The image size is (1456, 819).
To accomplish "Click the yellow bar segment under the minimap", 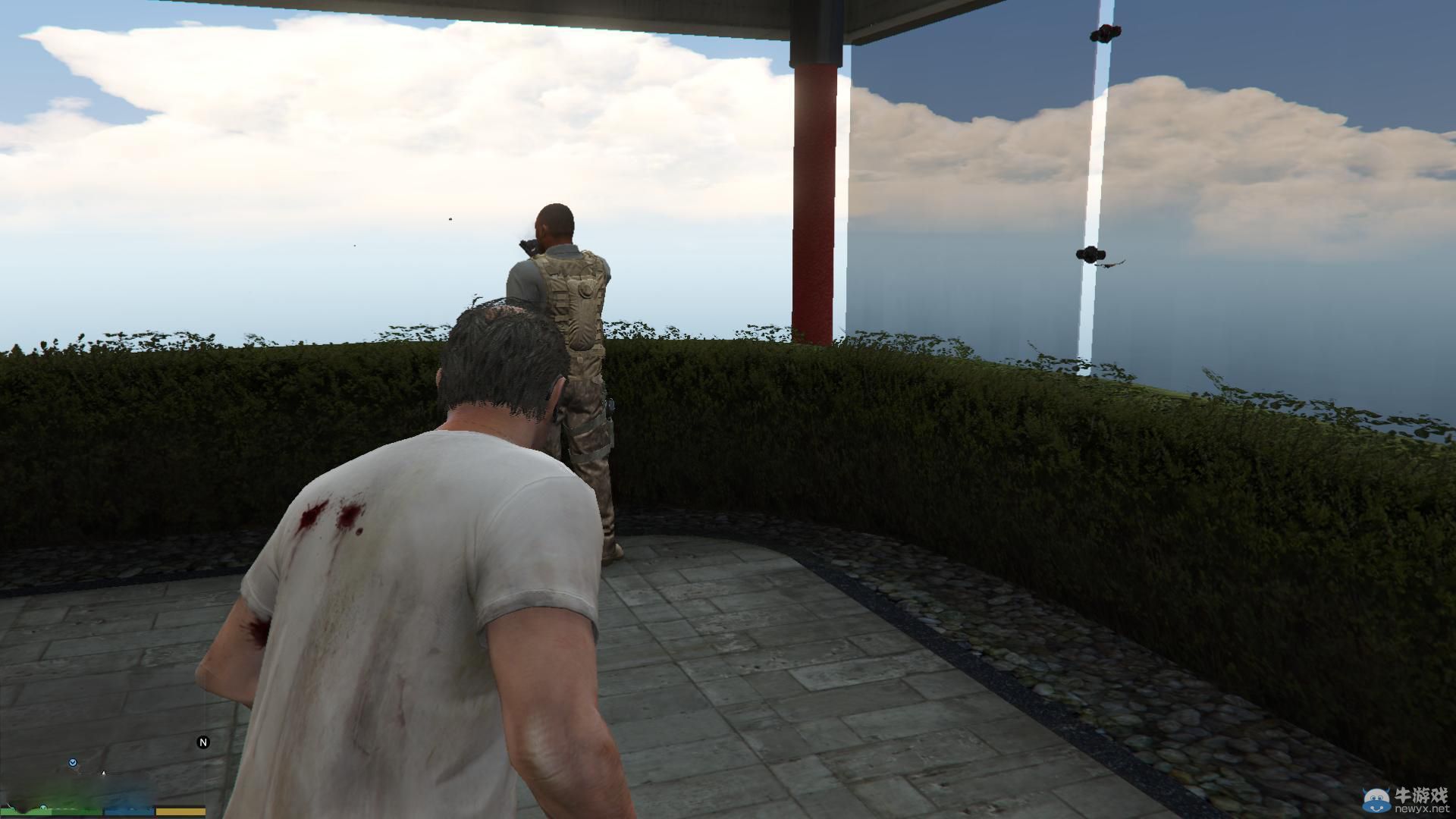I will (182, 810).
